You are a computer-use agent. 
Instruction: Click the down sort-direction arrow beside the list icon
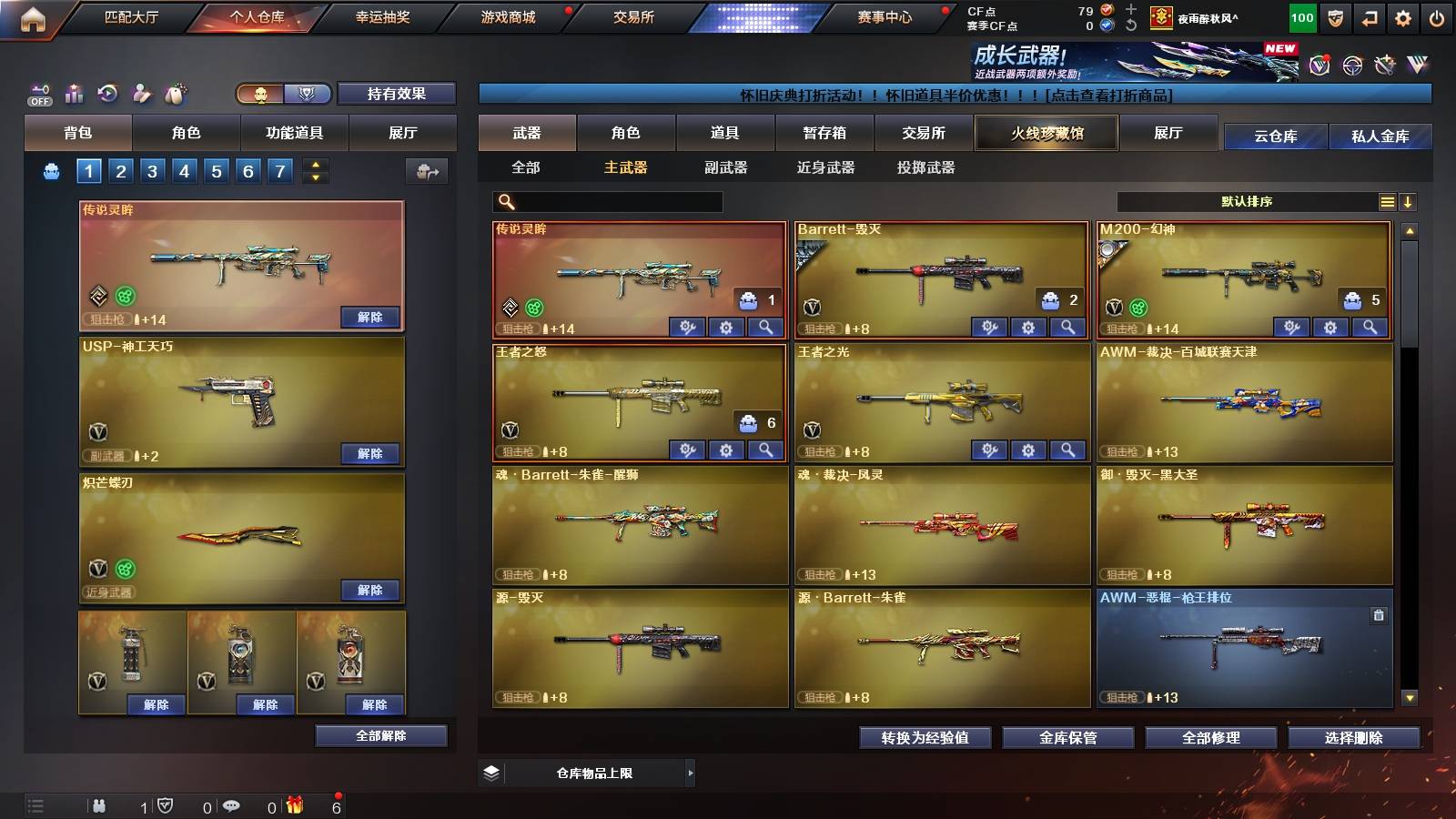[1410, 201]
